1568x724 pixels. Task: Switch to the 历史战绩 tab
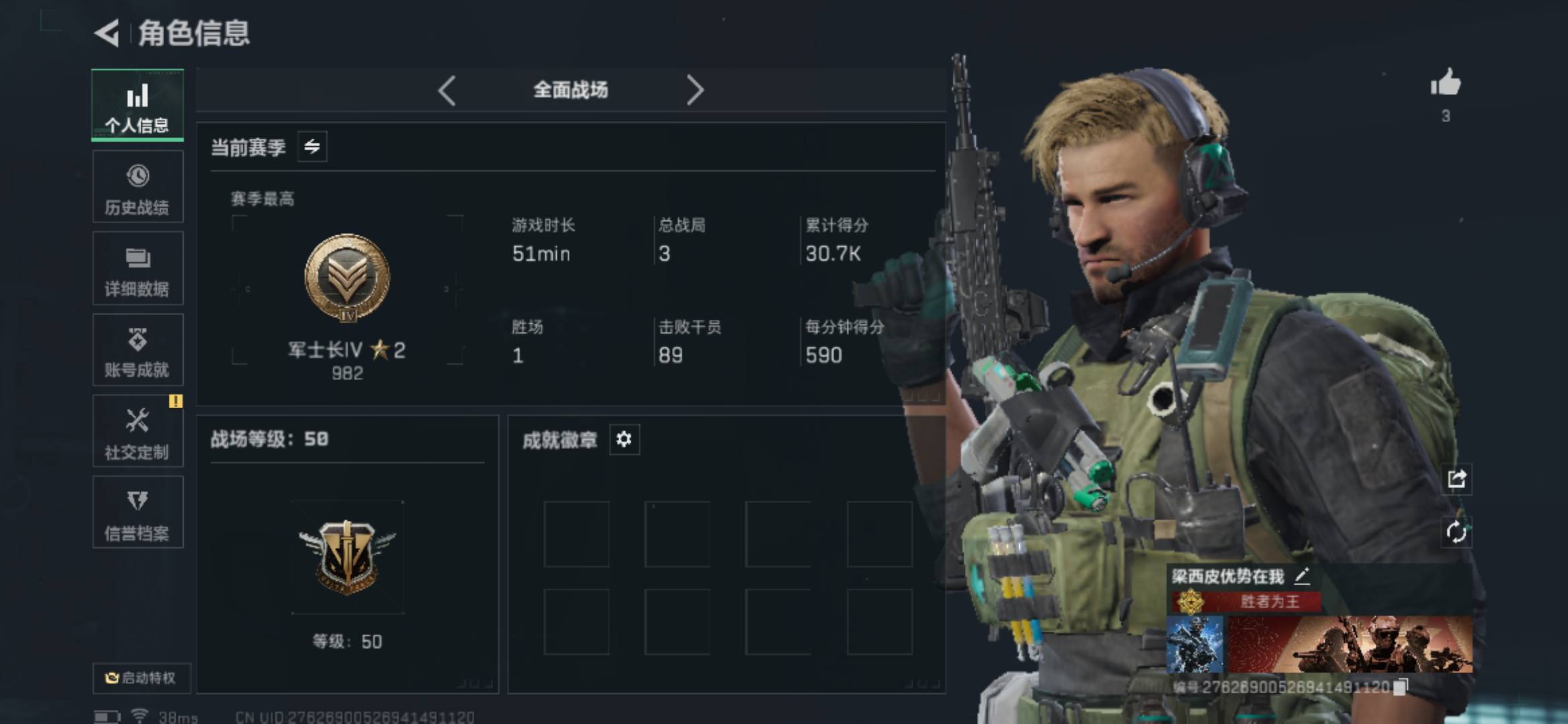pos(137,187)
